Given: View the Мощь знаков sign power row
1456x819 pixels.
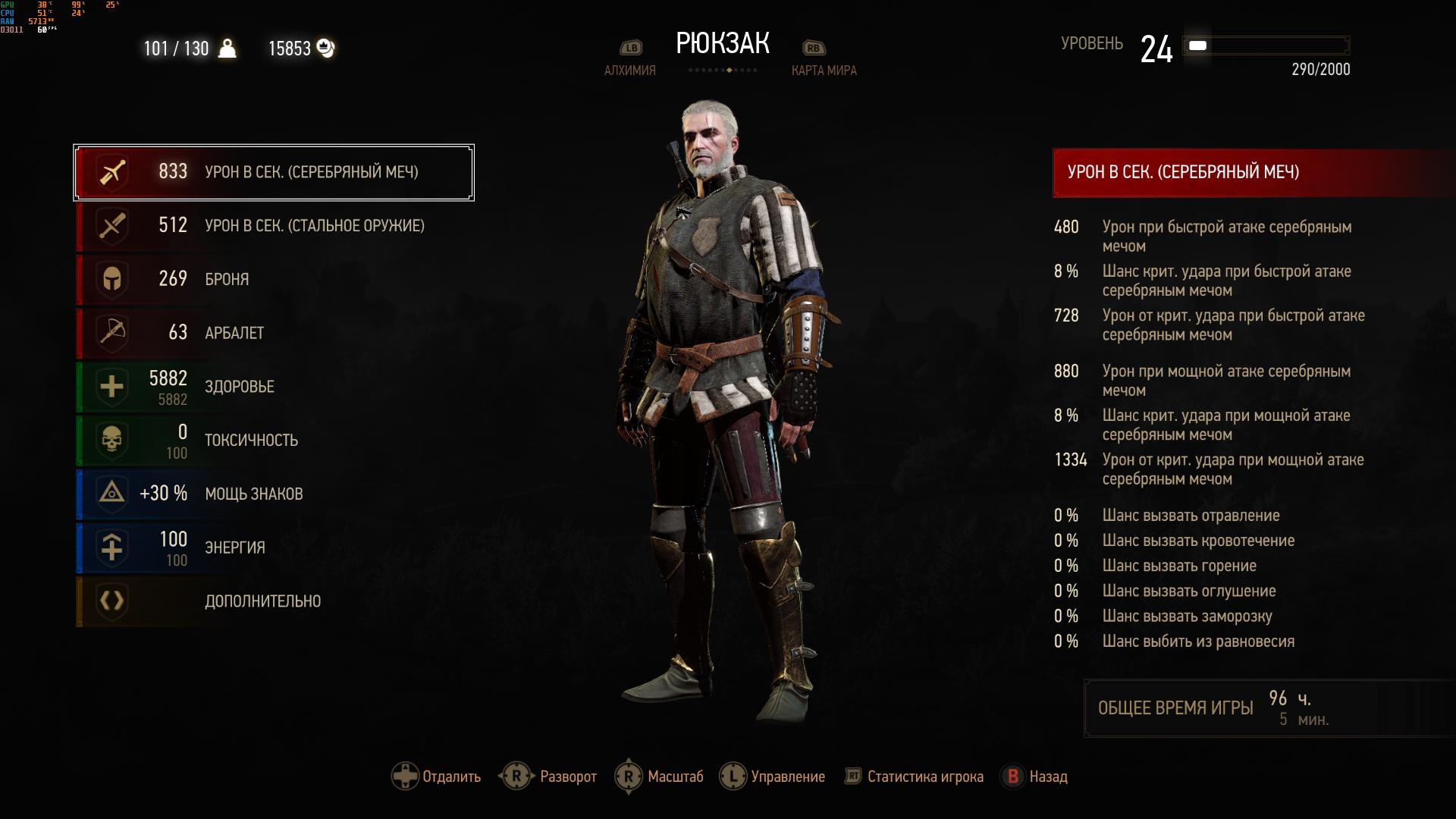Looking at the screenshot, I should pos(273,494).
